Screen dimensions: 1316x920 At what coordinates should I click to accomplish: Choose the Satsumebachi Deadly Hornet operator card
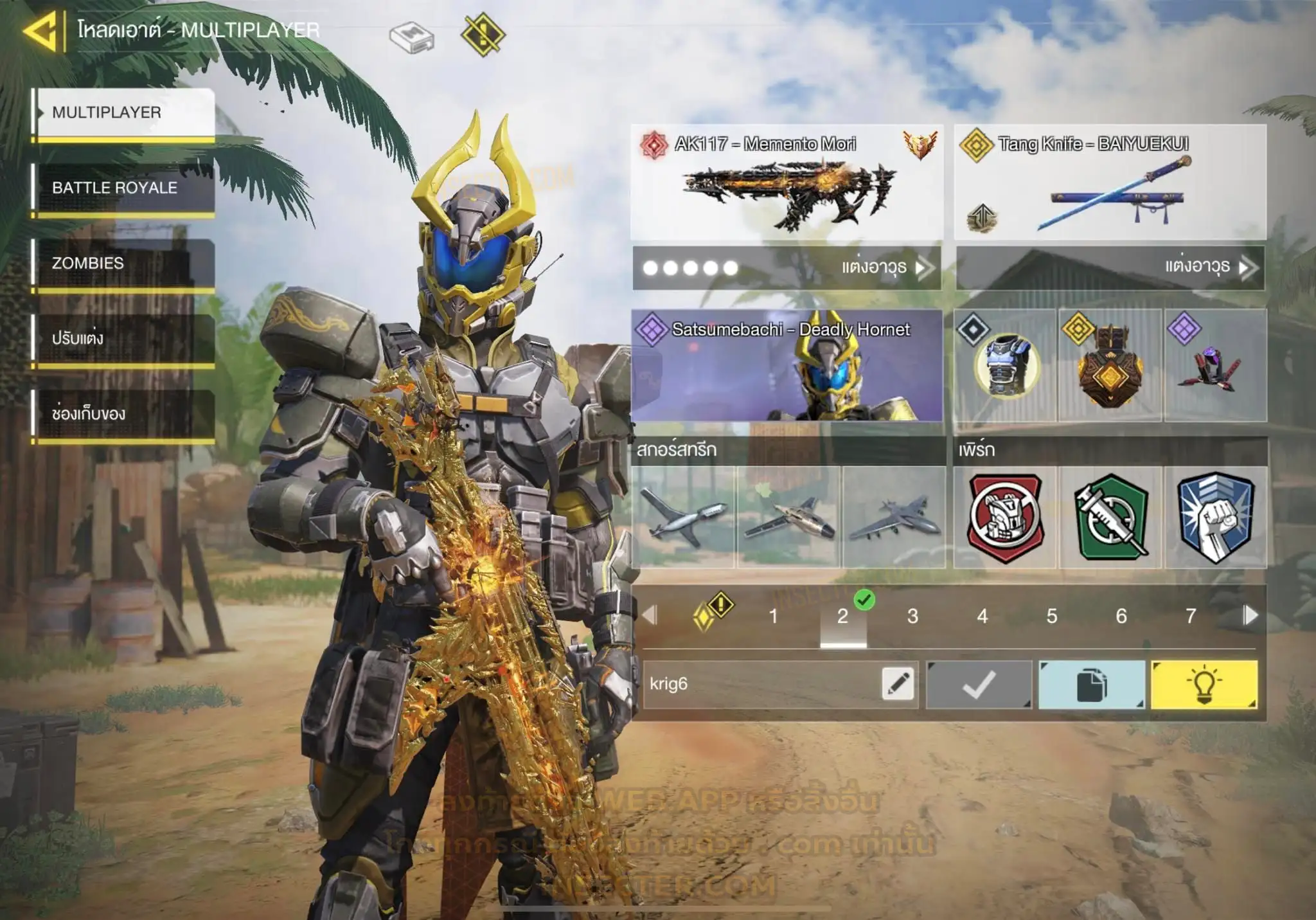[787, 365]
